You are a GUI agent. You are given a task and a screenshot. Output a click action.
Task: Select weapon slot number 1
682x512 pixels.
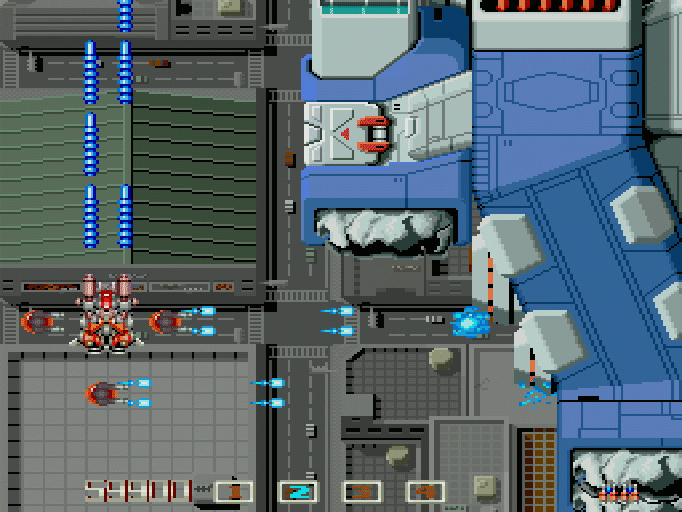pyautogui.click(x=234, y=491)
